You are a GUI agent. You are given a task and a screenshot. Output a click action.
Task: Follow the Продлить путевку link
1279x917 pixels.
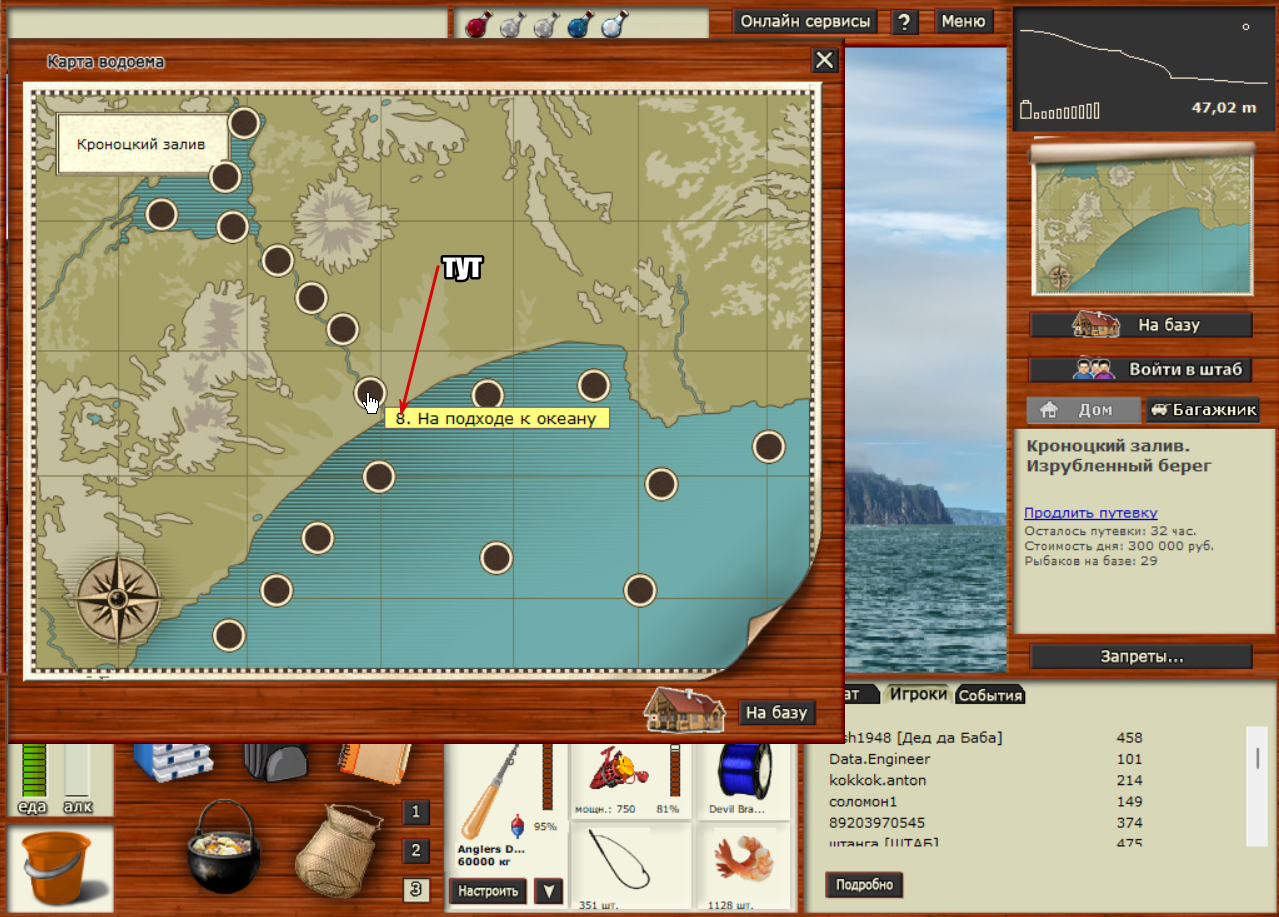coord(1090,513)
